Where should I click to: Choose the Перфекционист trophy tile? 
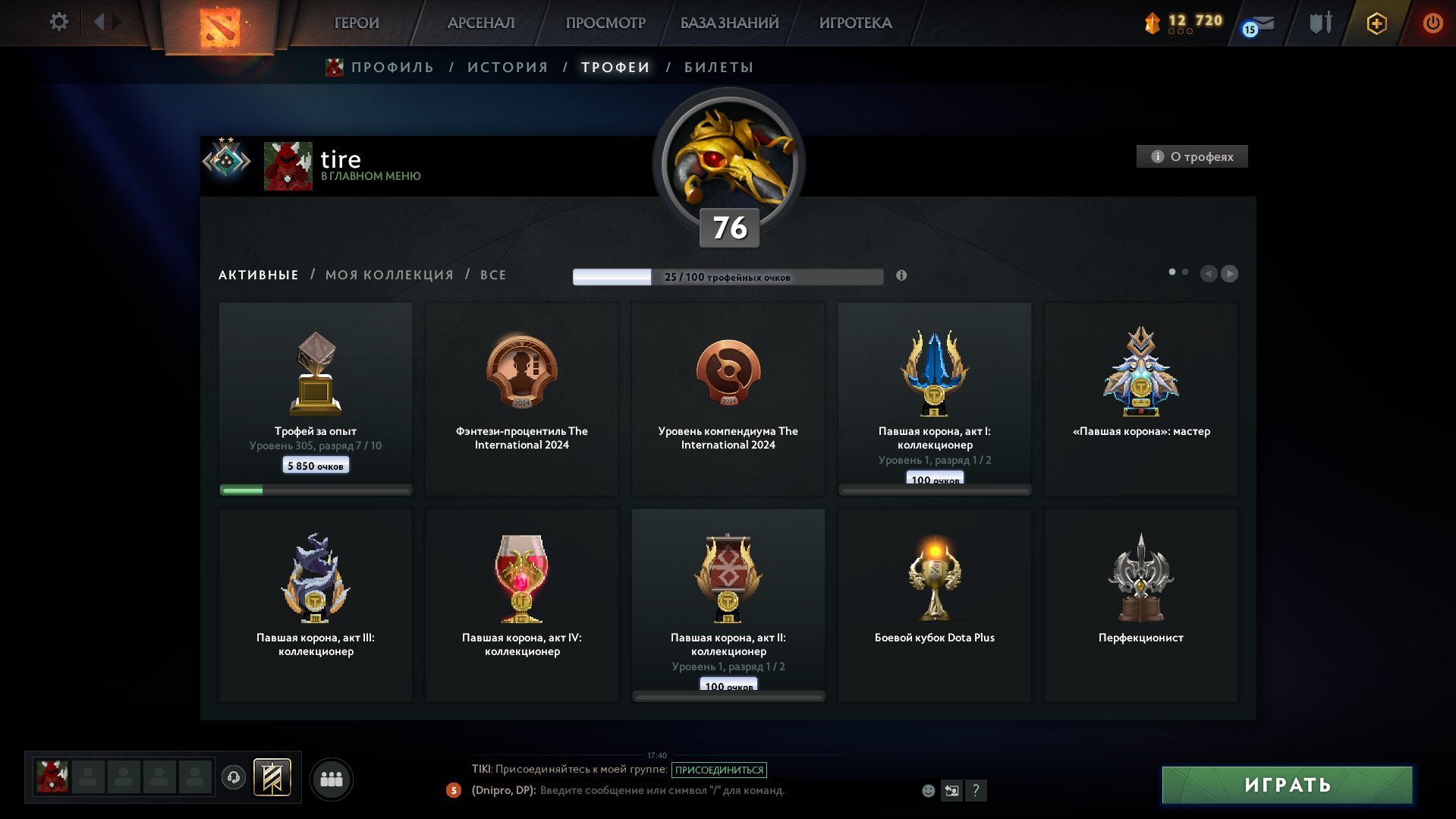click(1140, 605)
